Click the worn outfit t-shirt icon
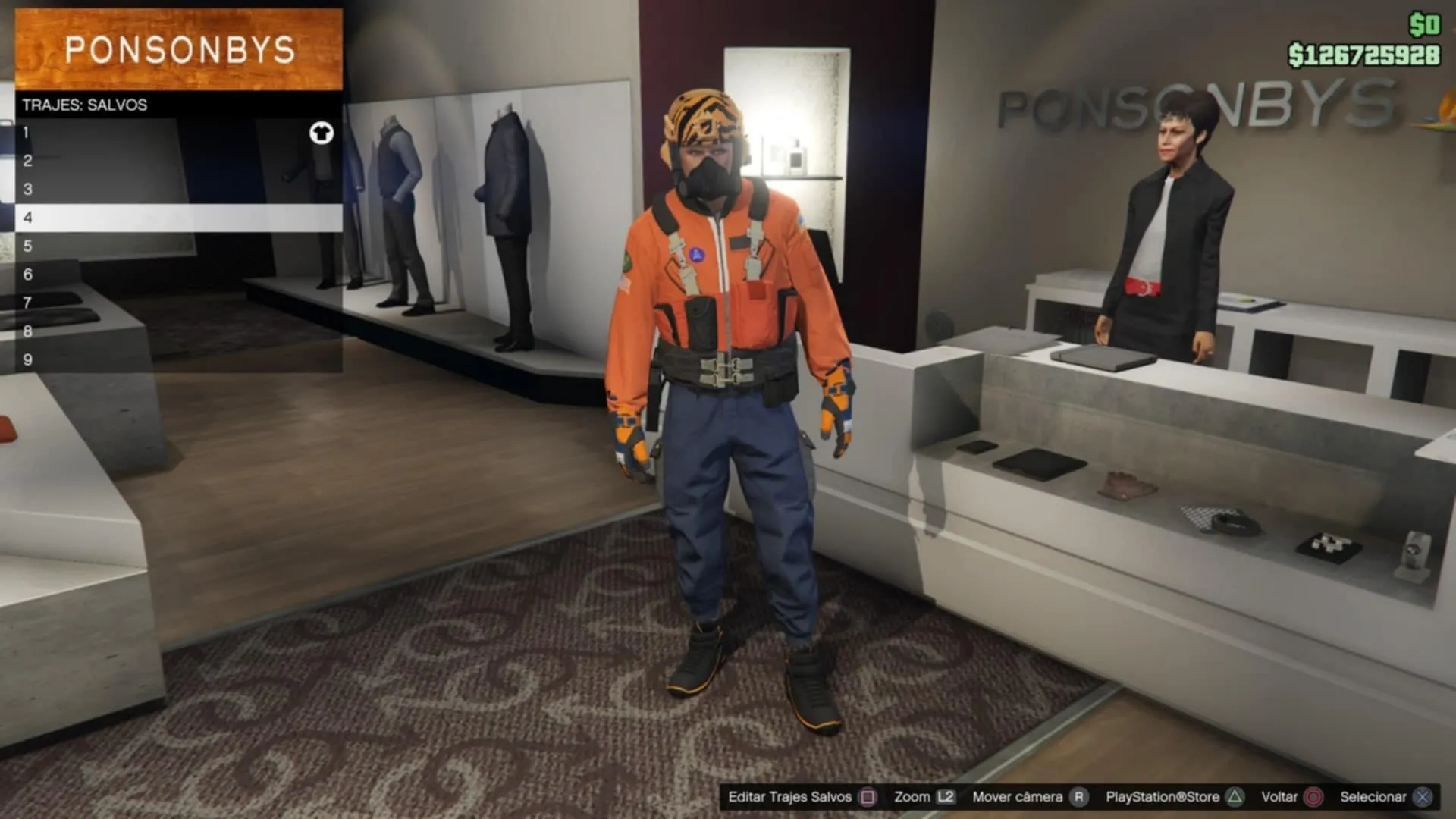1456x819 pixels. (x=322, y=132)
